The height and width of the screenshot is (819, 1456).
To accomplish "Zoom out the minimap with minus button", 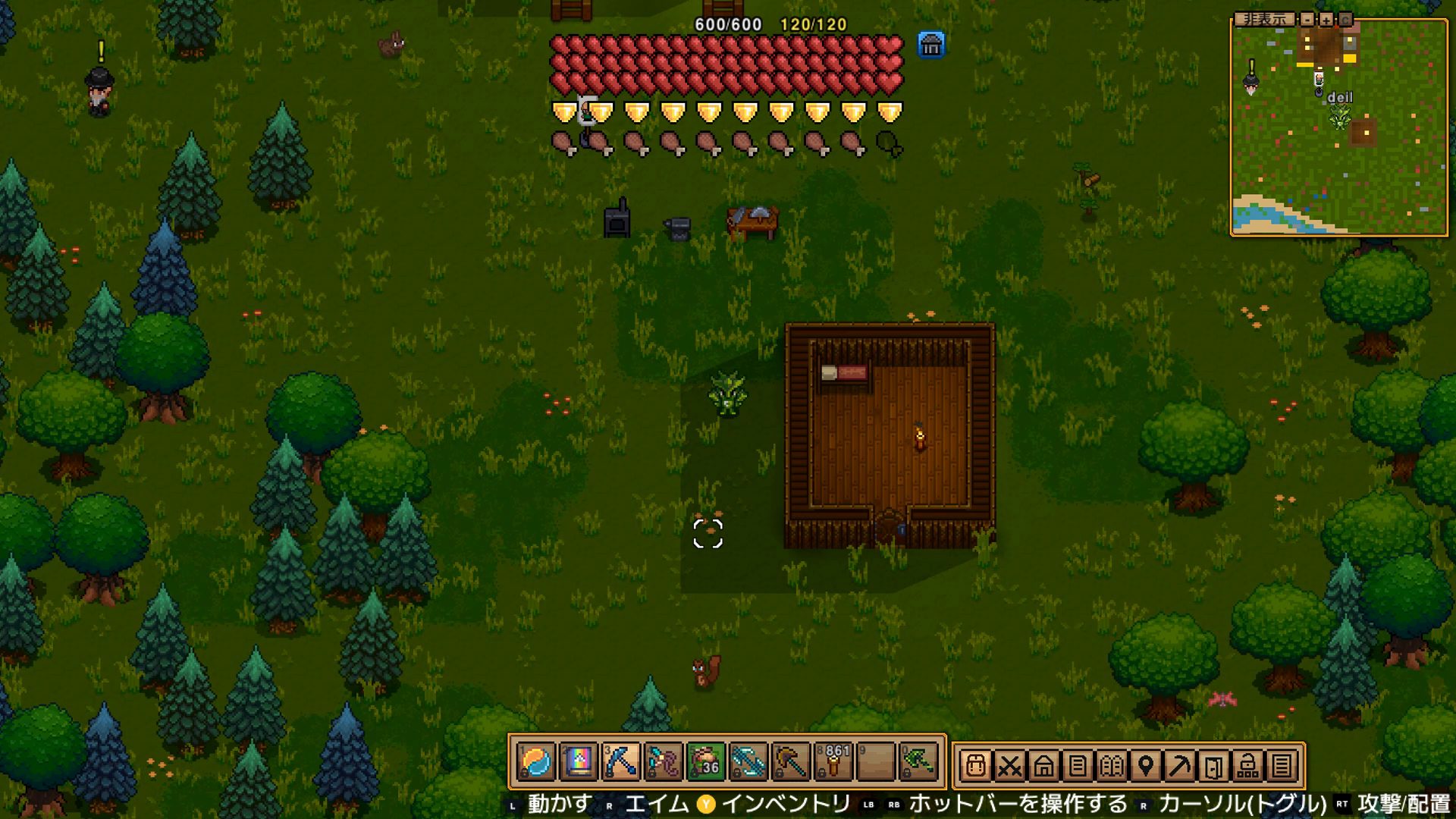I will point(1307,19).
